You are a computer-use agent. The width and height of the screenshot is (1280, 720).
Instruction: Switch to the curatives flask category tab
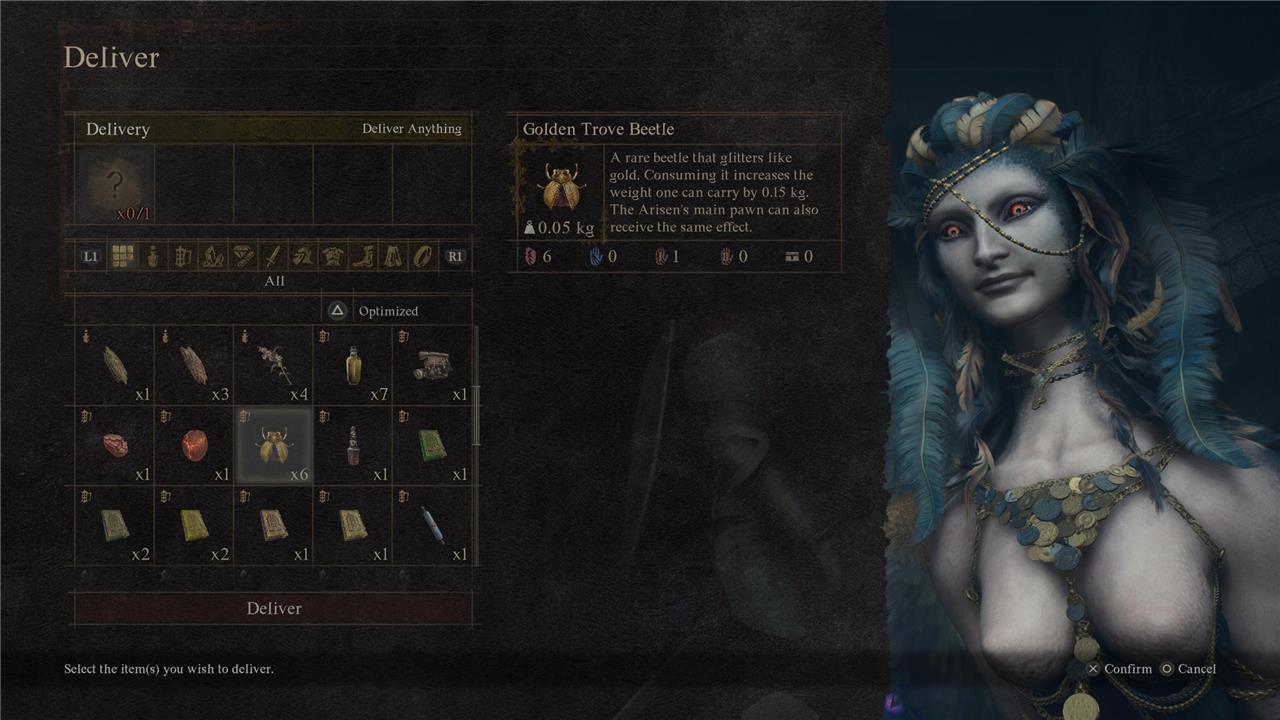tap(152, 256)
